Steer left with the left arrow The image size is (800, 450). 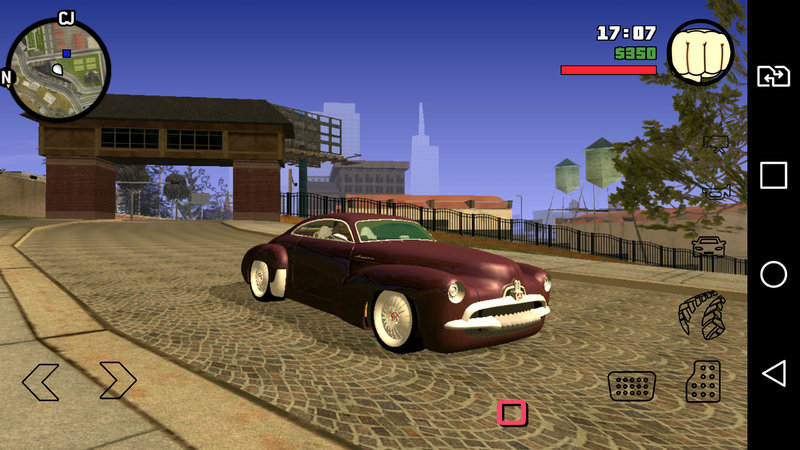pyautogui.click(x=41, y=381)
